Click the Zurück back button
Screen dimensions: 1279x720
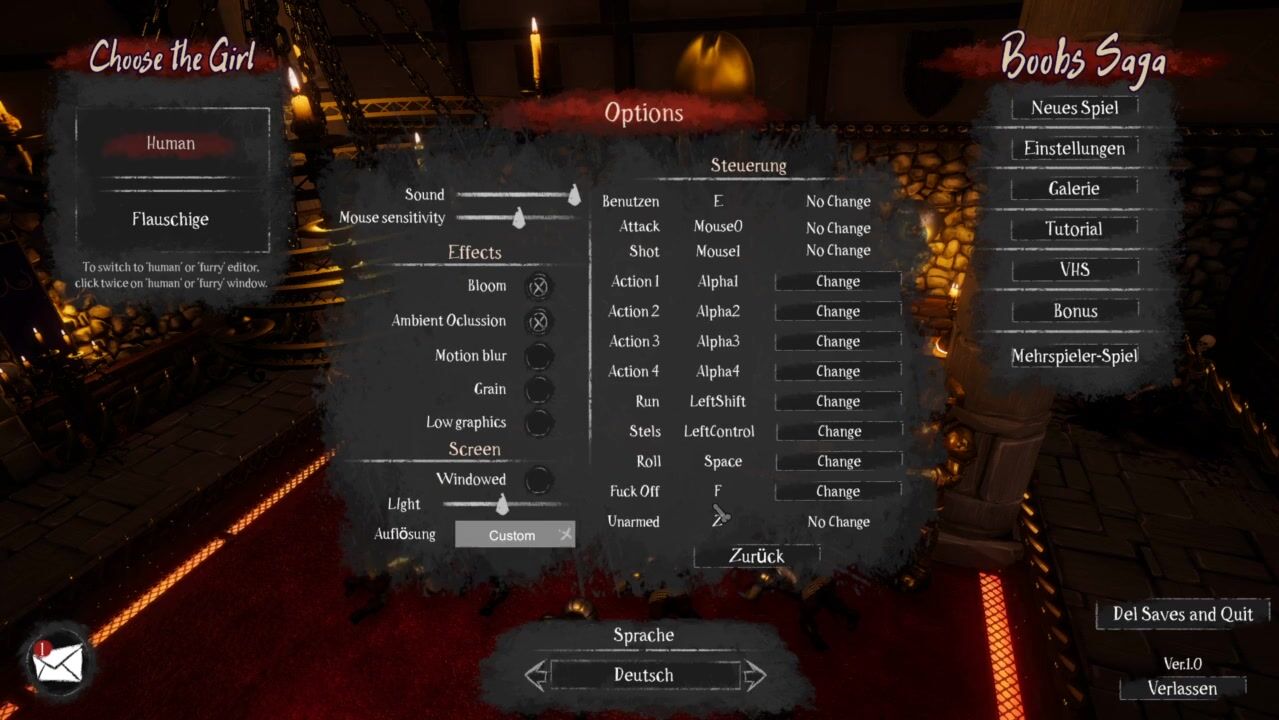point(756,556)
